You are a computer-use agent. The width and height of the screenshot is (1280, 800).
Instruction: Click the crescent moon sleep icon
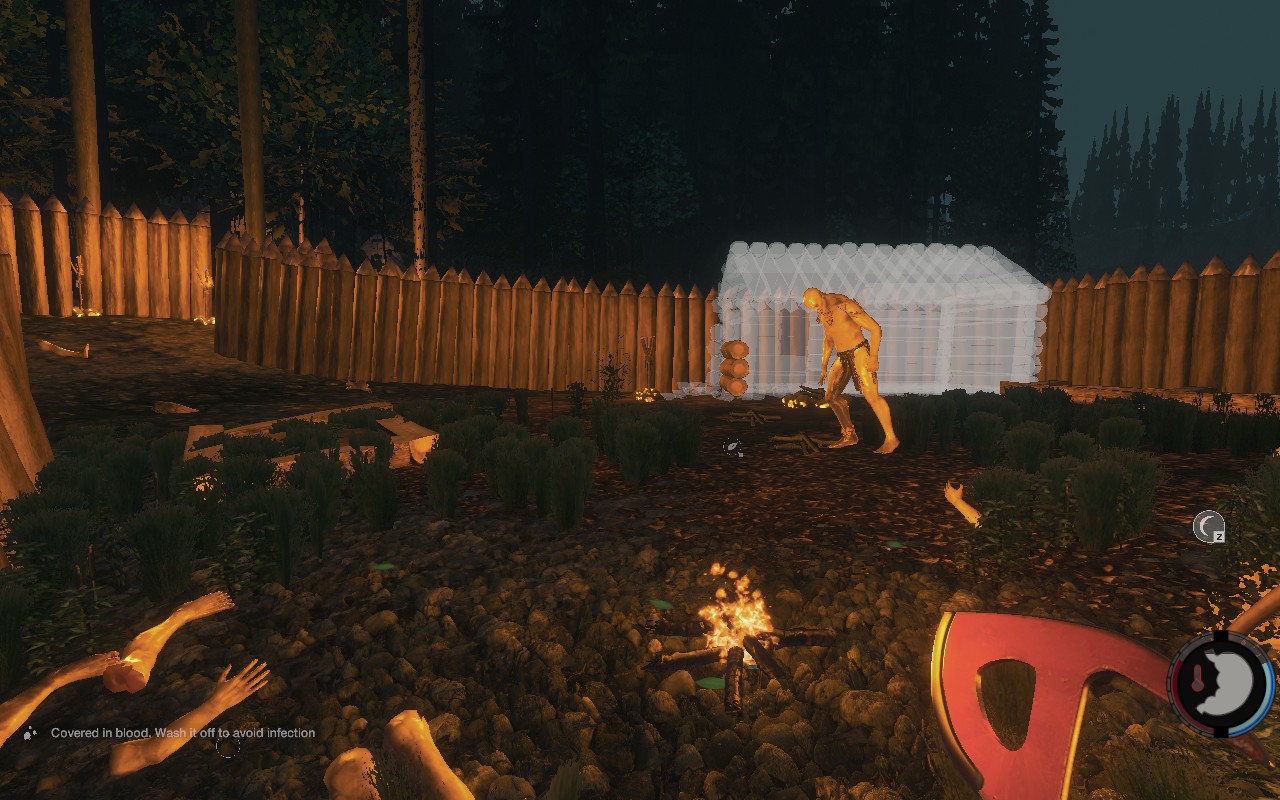pos(1208,526)
